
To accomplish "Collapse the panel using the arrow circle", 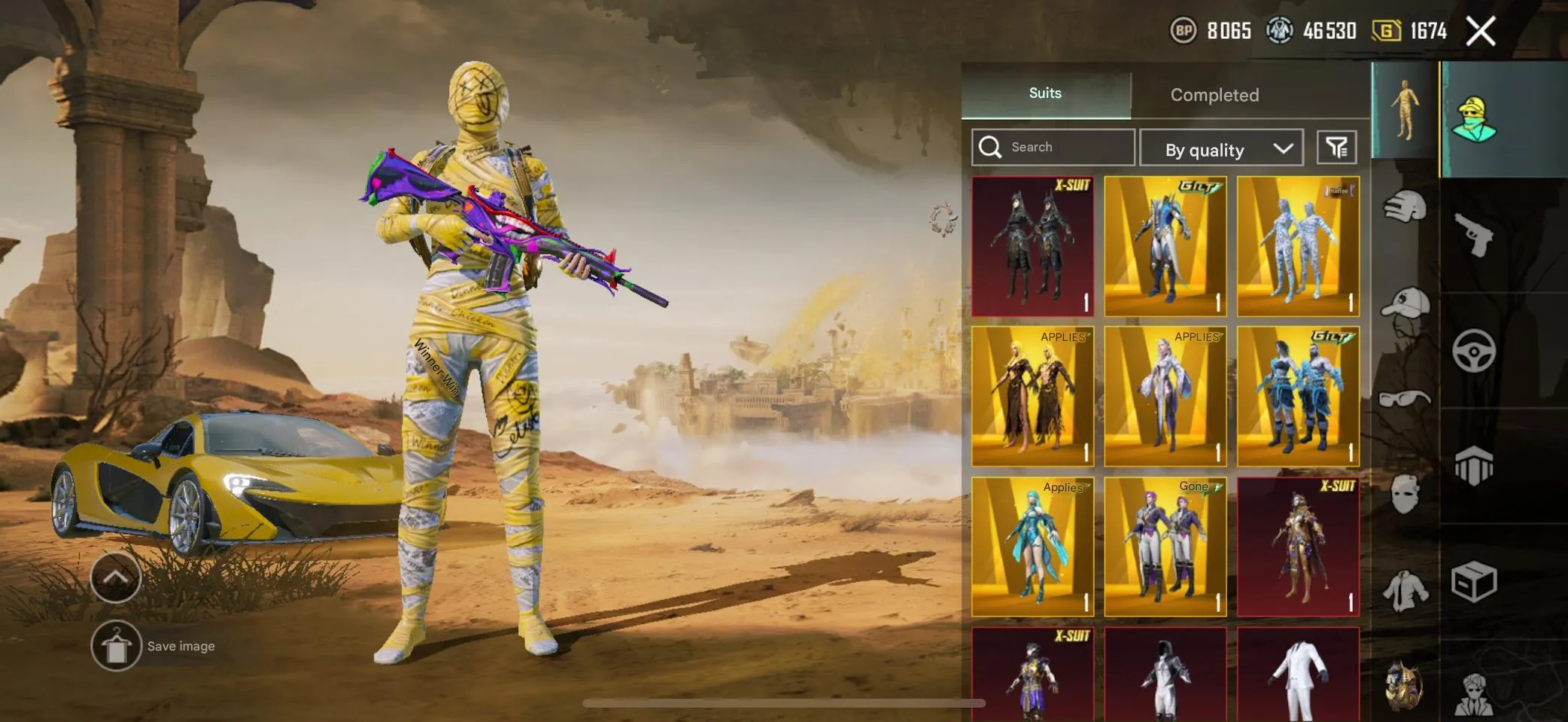I will [114, 577].
